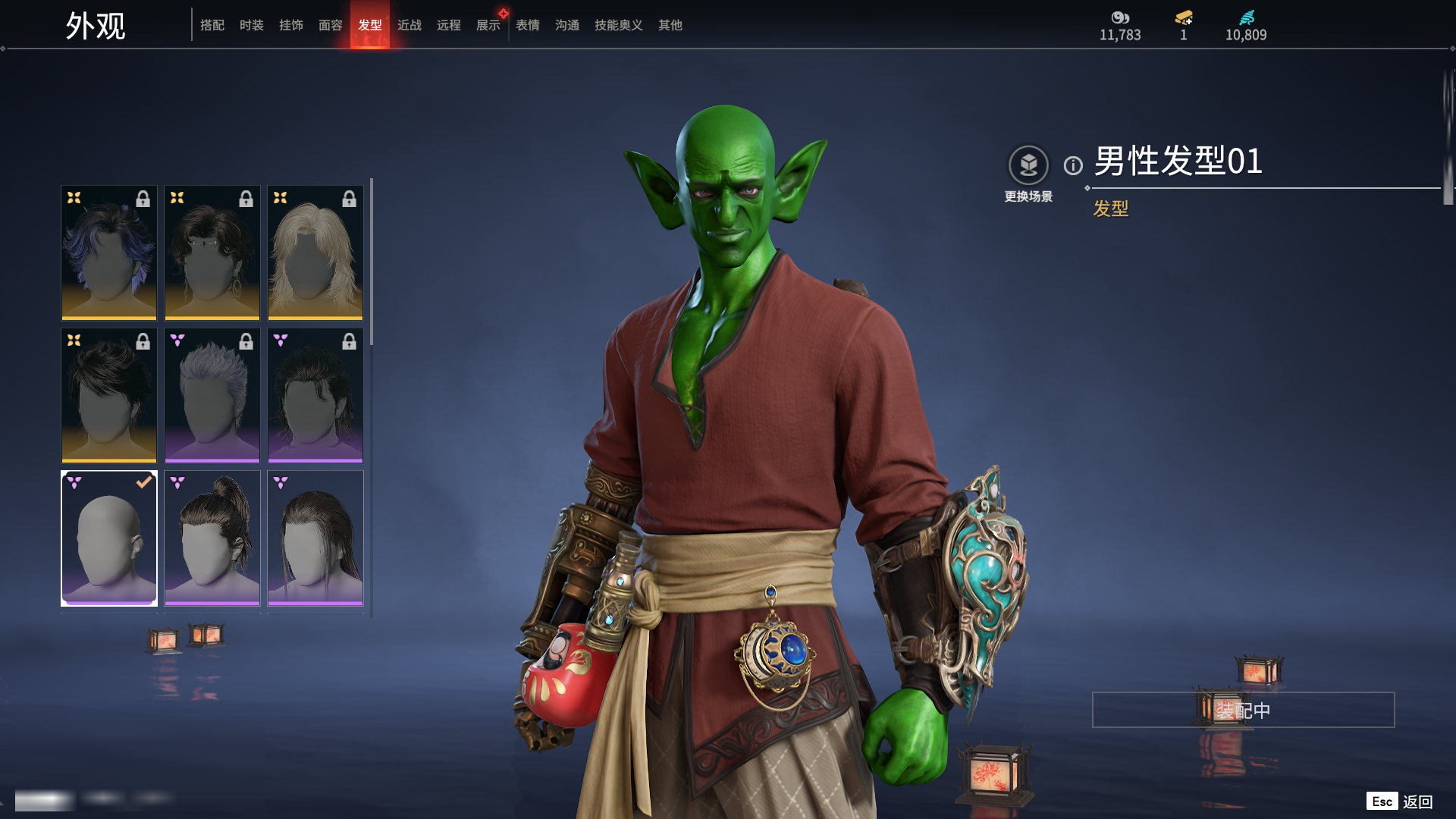Open the 其他 tab

670,25
